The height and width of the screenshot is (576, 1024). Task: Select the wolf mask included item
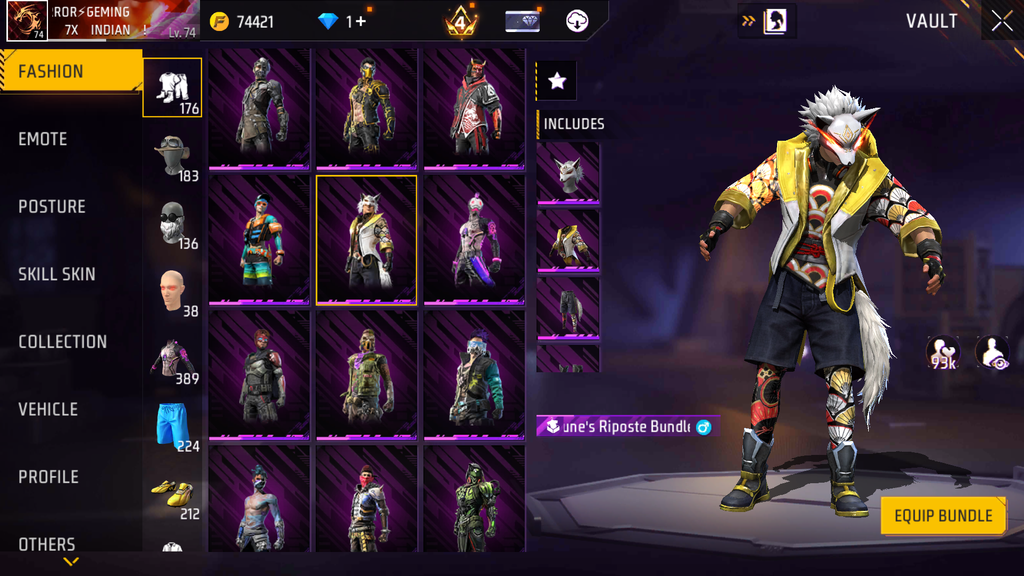tap(568, 174)
